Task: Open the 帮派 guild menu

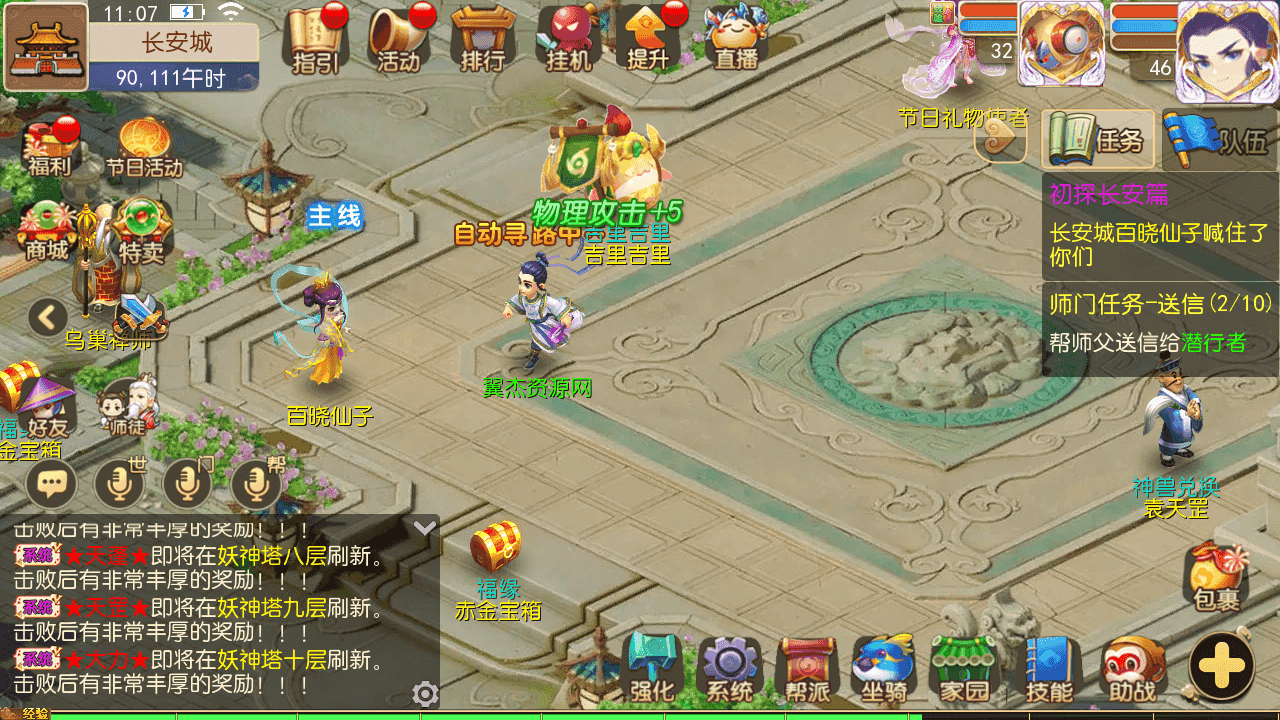Action: (806, 666)
